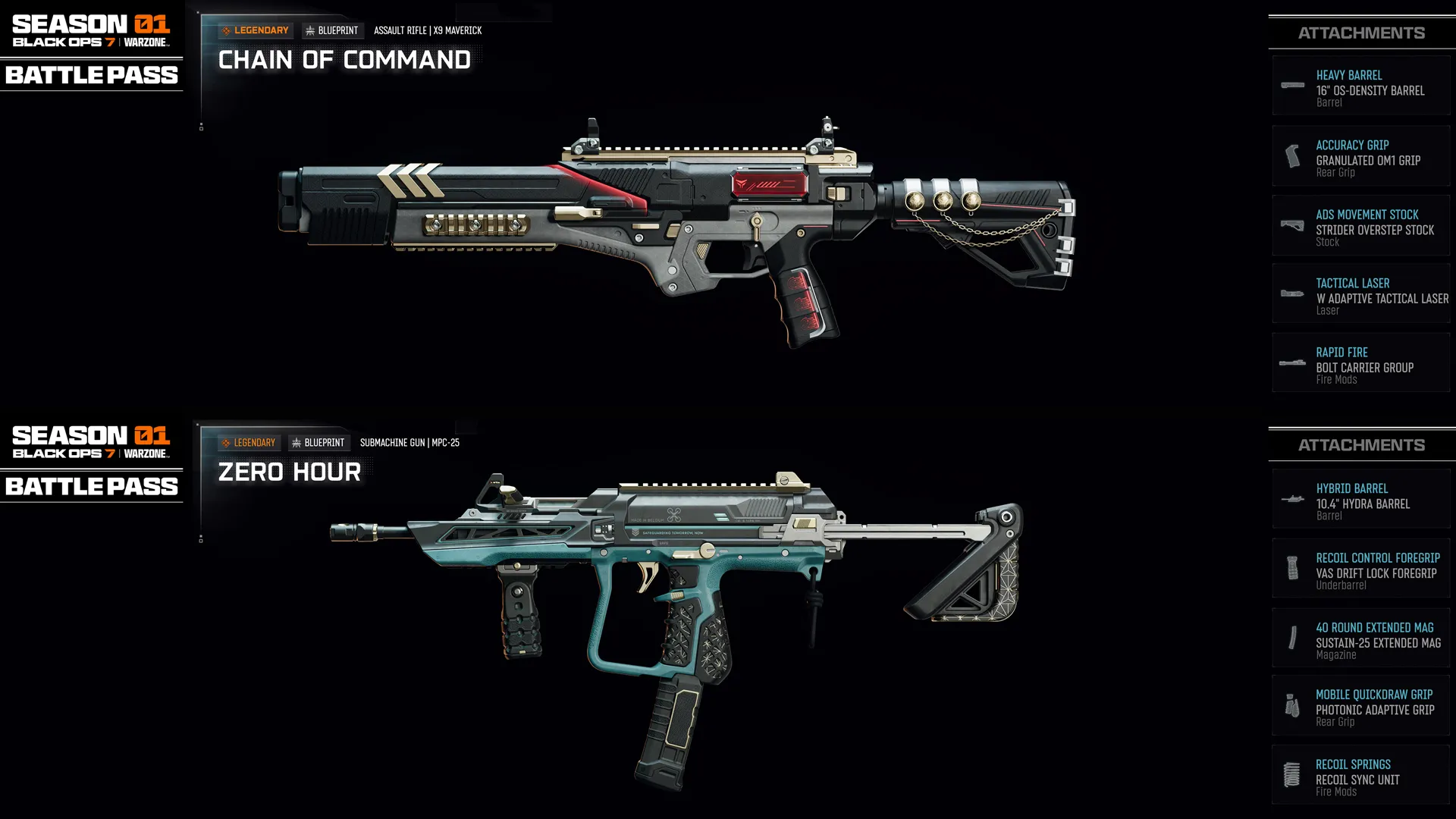The height and width of the screenshot is (819, 1456).
Task: Toggle the BLUEPRINT badge on Zero Hour
Action: pos(320,442)
